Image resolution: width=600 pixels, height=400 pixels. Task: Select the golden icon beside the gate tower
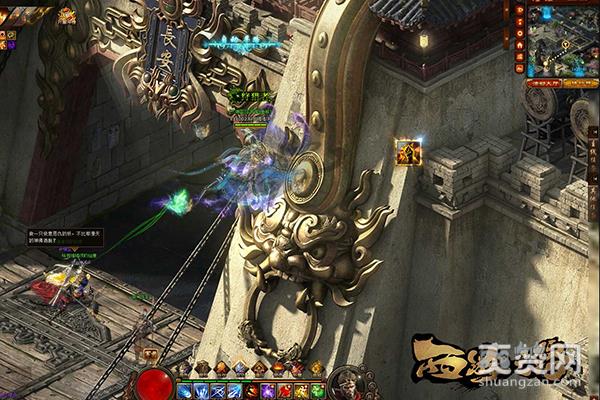(408, 152)
